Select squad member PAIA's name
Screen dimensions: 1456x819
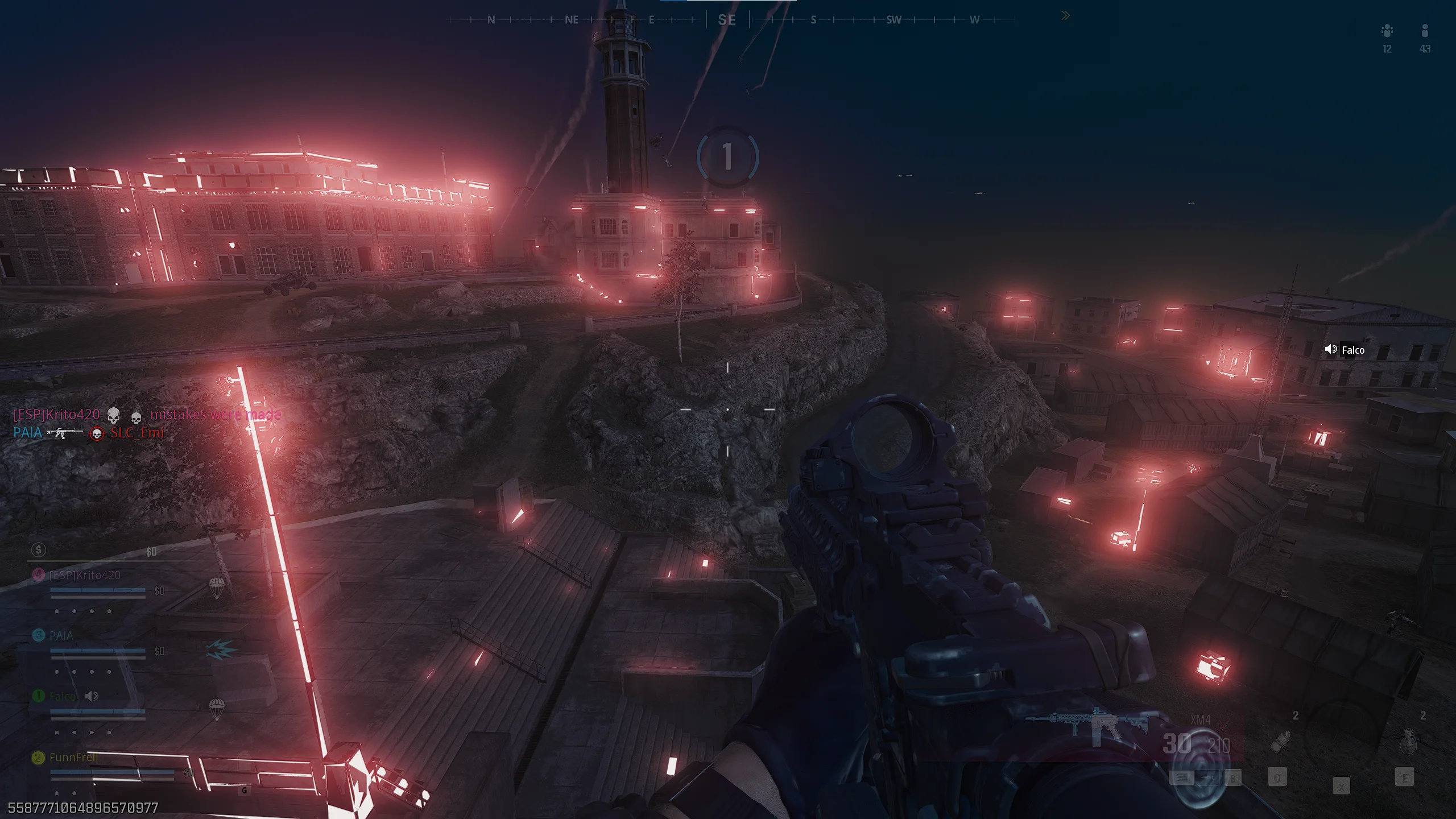tap(61, 635)
